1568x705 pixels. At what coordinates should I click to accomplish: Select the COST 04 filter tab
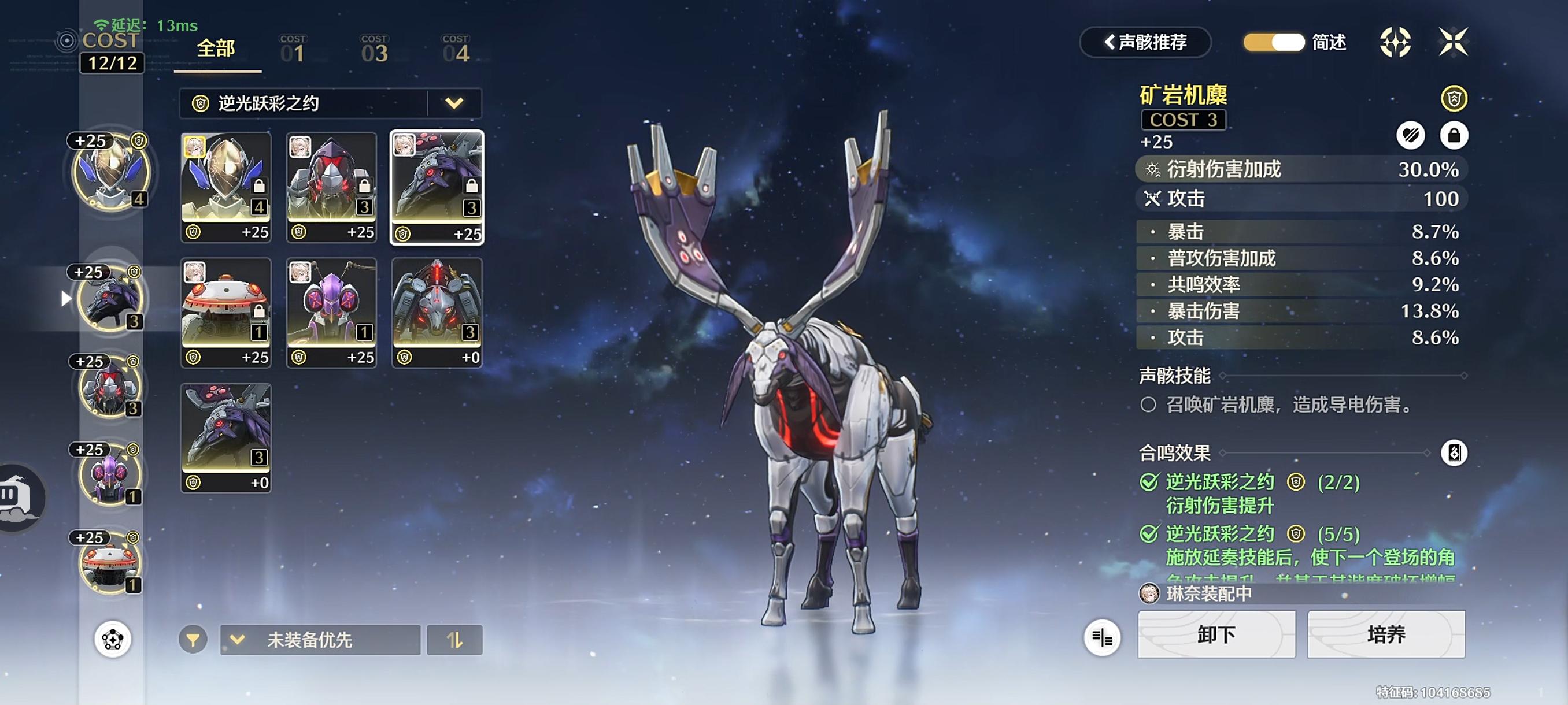pyautogui.click(x=455, y=49)
